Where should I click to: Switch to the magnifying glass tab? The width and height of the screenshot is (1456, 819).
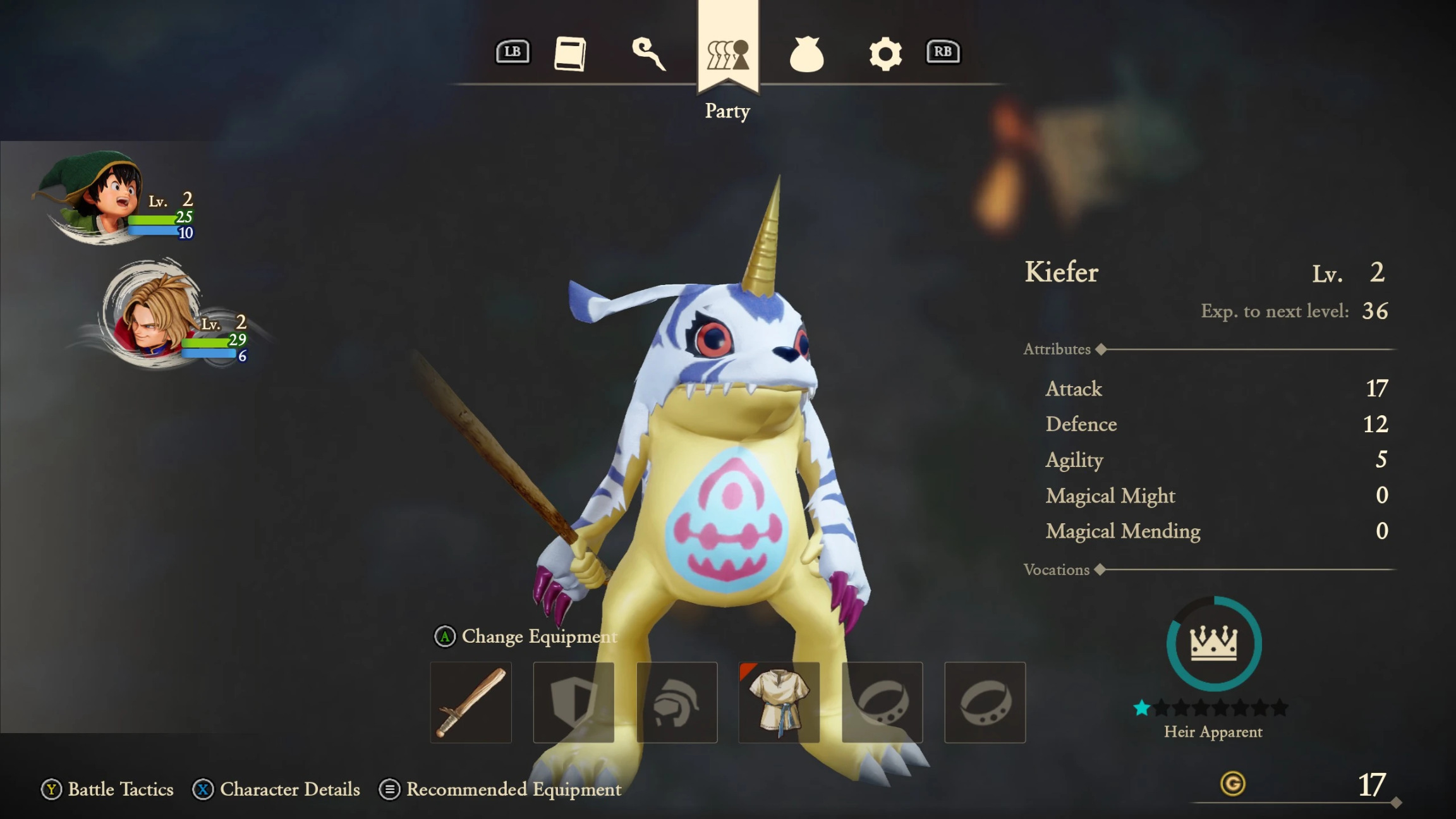coord(648,53)
